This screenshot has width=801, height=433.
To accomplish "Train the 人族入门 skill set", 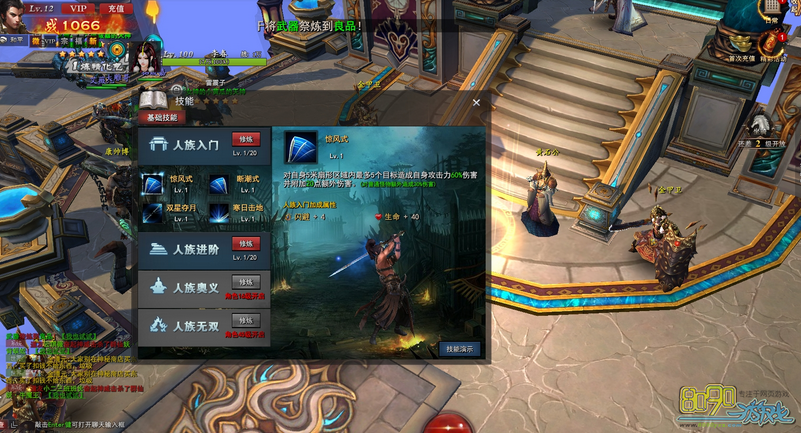I will pyautogui.click(x=244, y=139).
